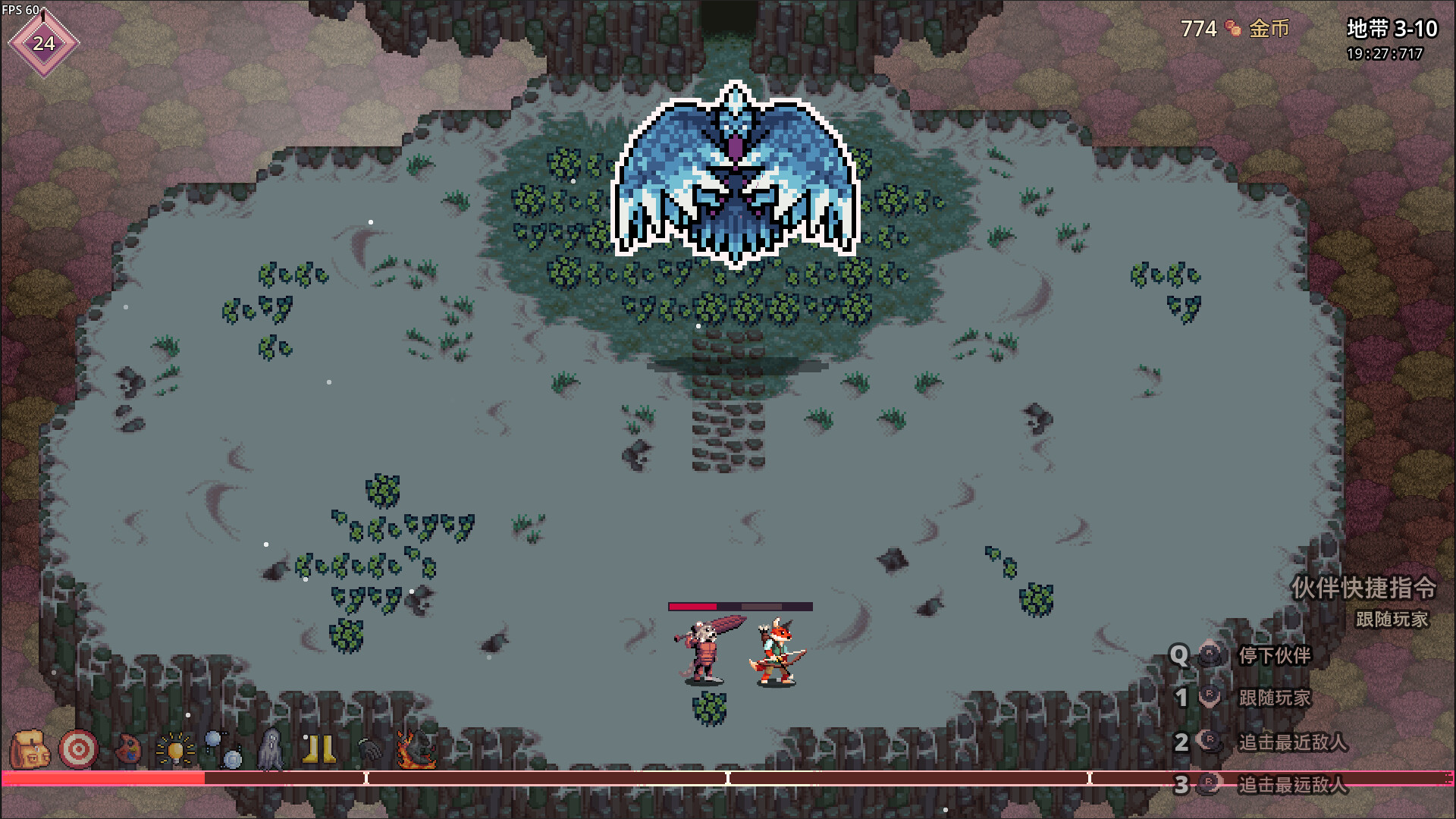This screenshot has height=819, width=1456.
Task: Select the dark glove item icon
Action: [369, 749]
